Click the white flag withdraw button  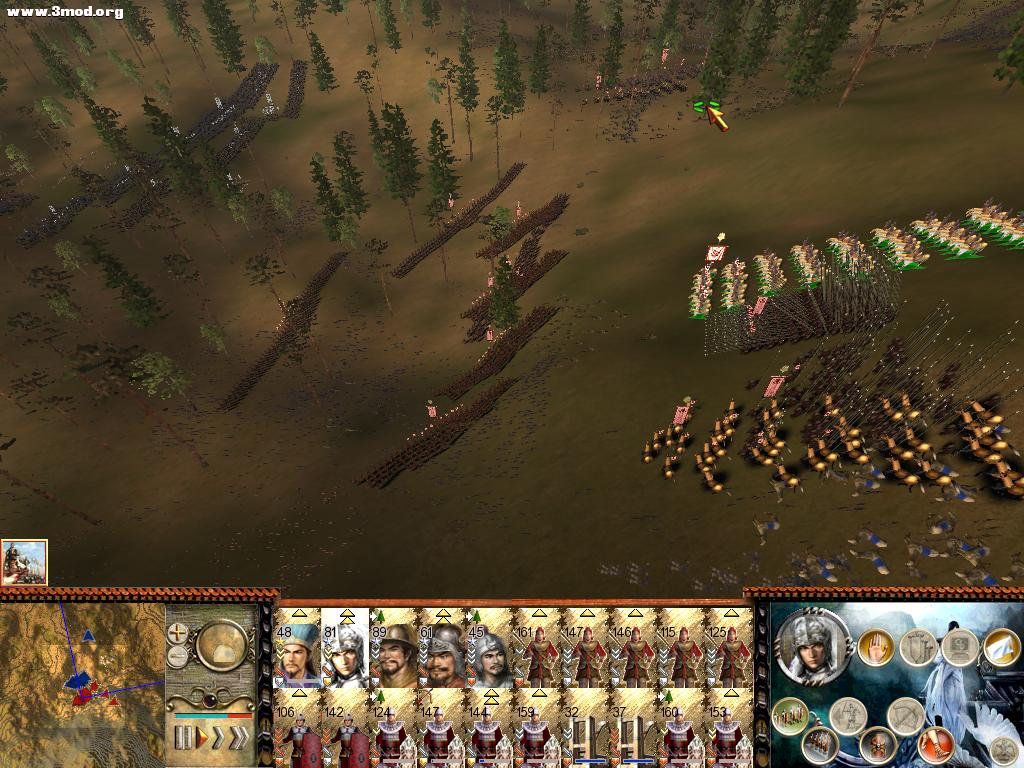[x=1000, y=647]
